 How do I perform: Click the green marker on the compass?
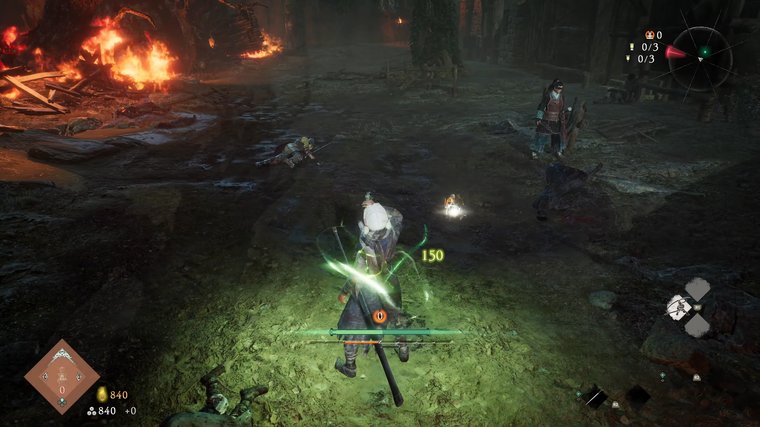pyautogui.click(x=704, y=51)
